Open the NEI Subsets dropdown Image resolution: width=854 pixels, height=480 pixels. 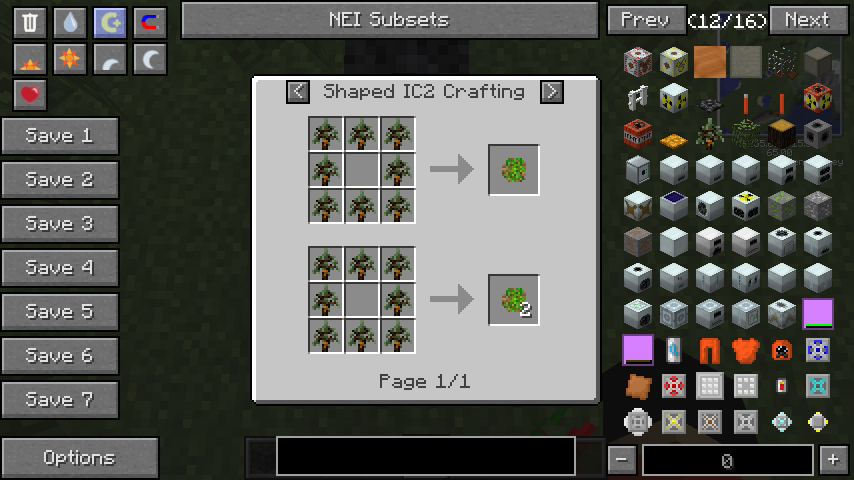(389, 20)
